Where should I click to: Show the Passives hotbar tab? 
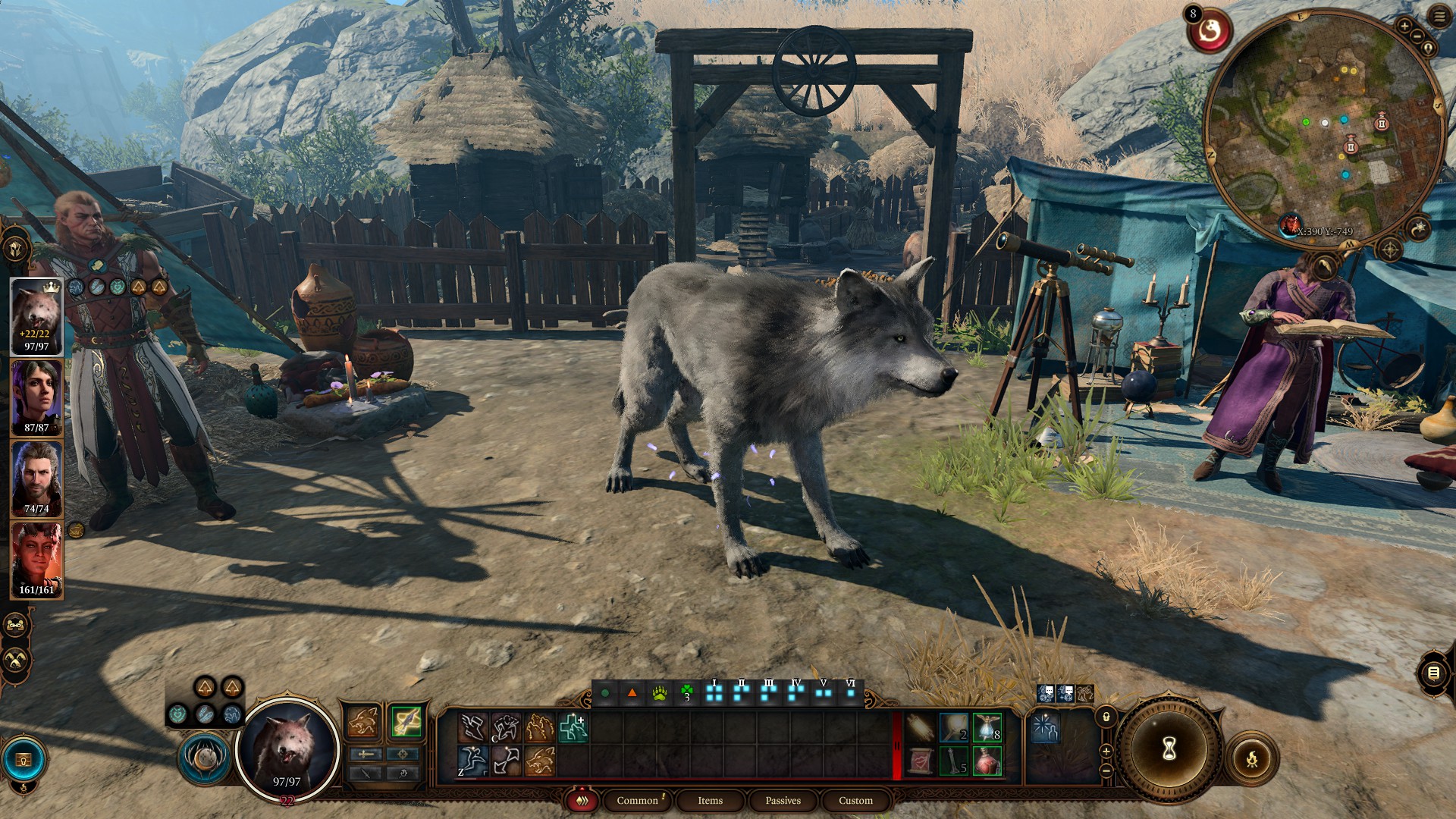point(783,801)
